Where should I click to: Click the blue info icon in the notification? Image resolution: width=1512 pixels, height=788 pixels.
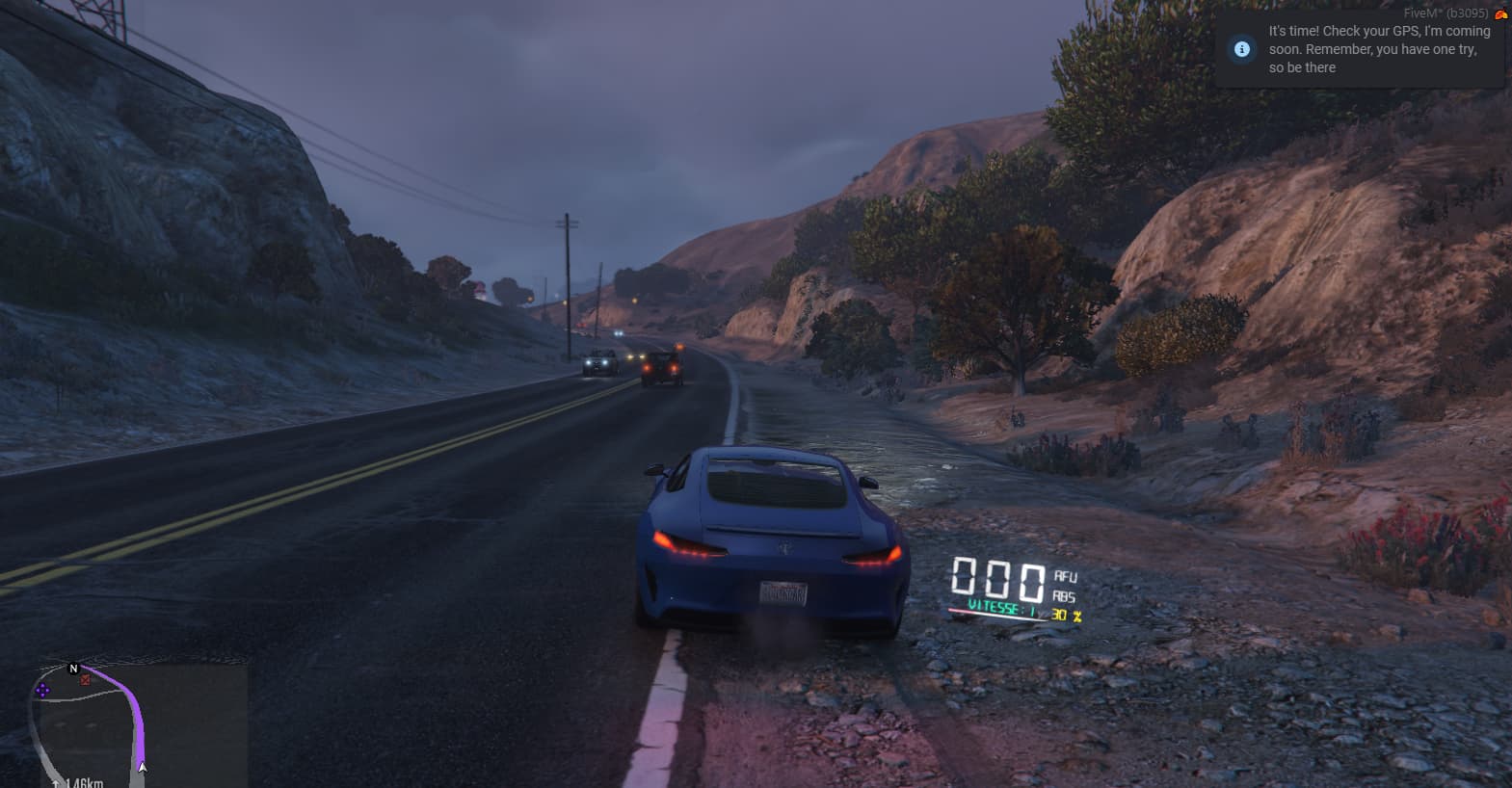click(x=1242, y=49)
